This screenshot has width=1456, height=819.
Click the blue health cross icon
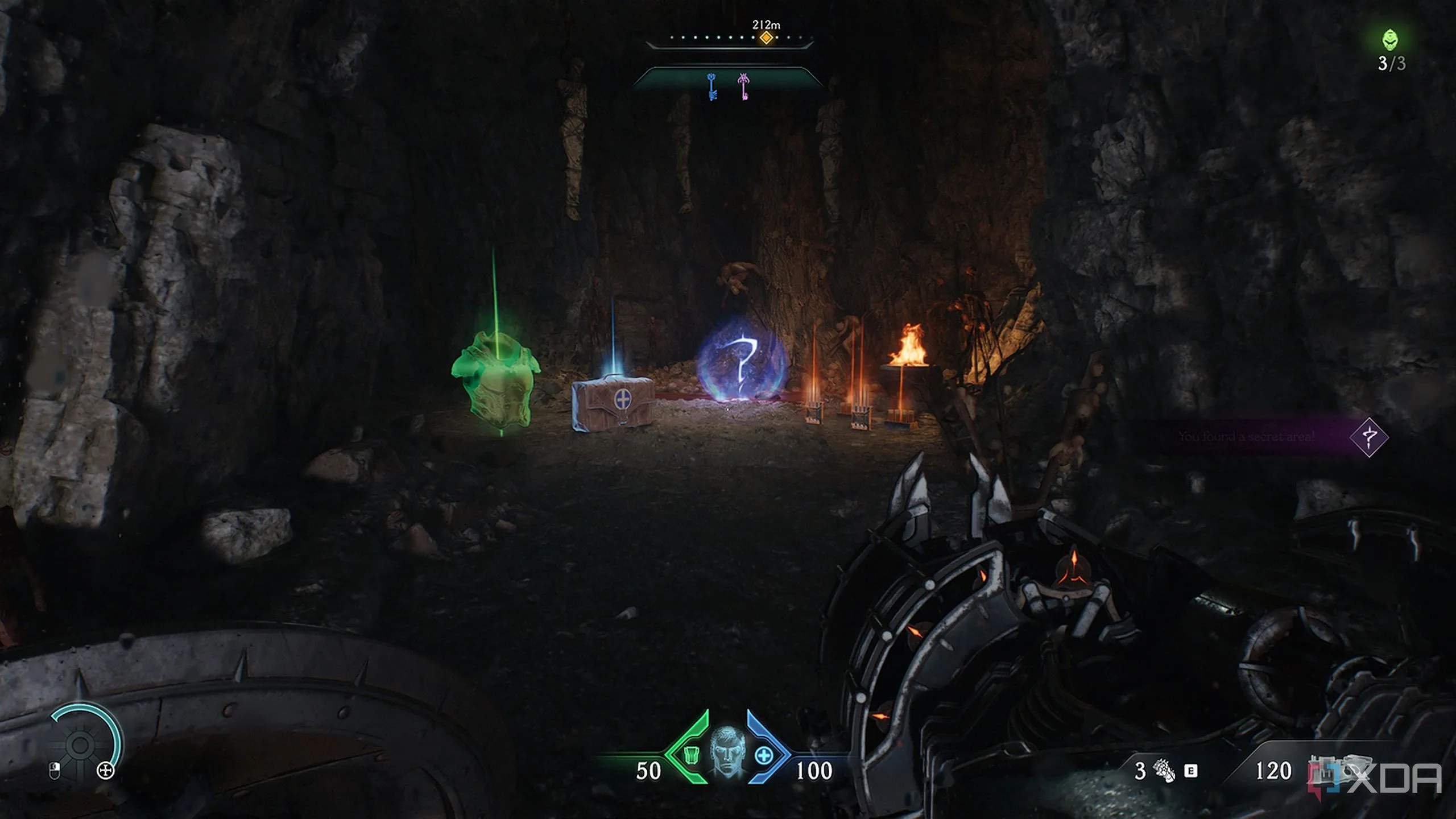pos(764,756)
